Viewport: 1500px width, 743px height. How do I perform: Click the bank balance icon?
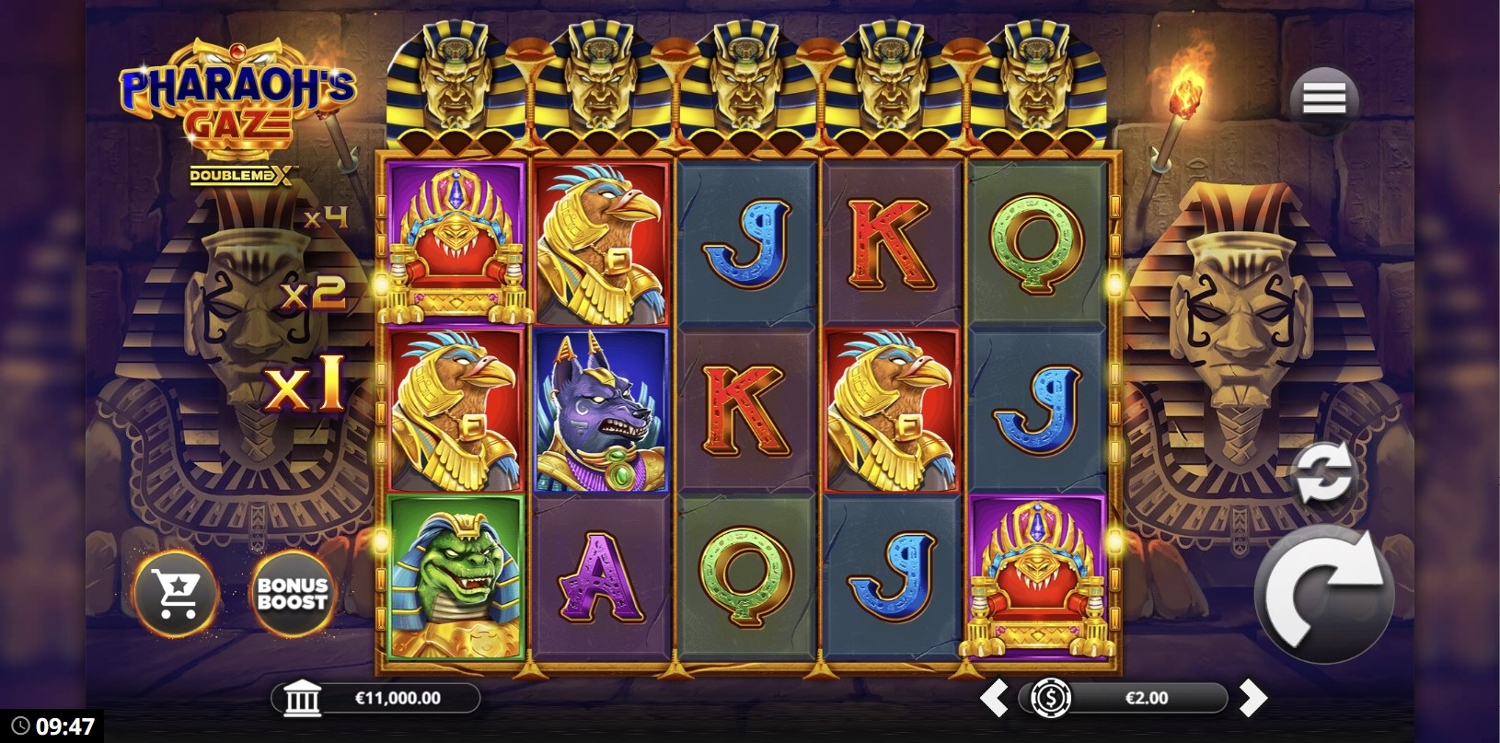tap(302, 698)
